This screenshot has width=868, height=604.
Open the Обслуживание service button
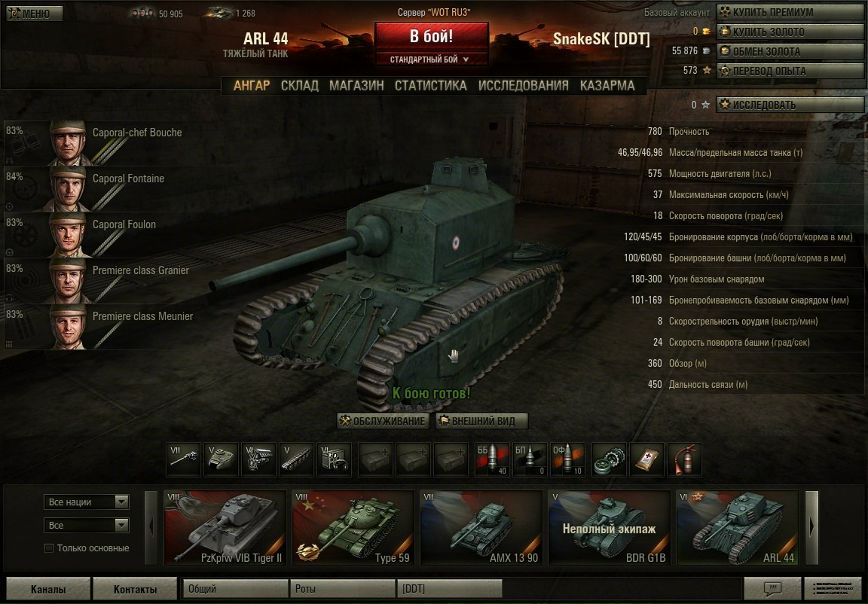383,421
